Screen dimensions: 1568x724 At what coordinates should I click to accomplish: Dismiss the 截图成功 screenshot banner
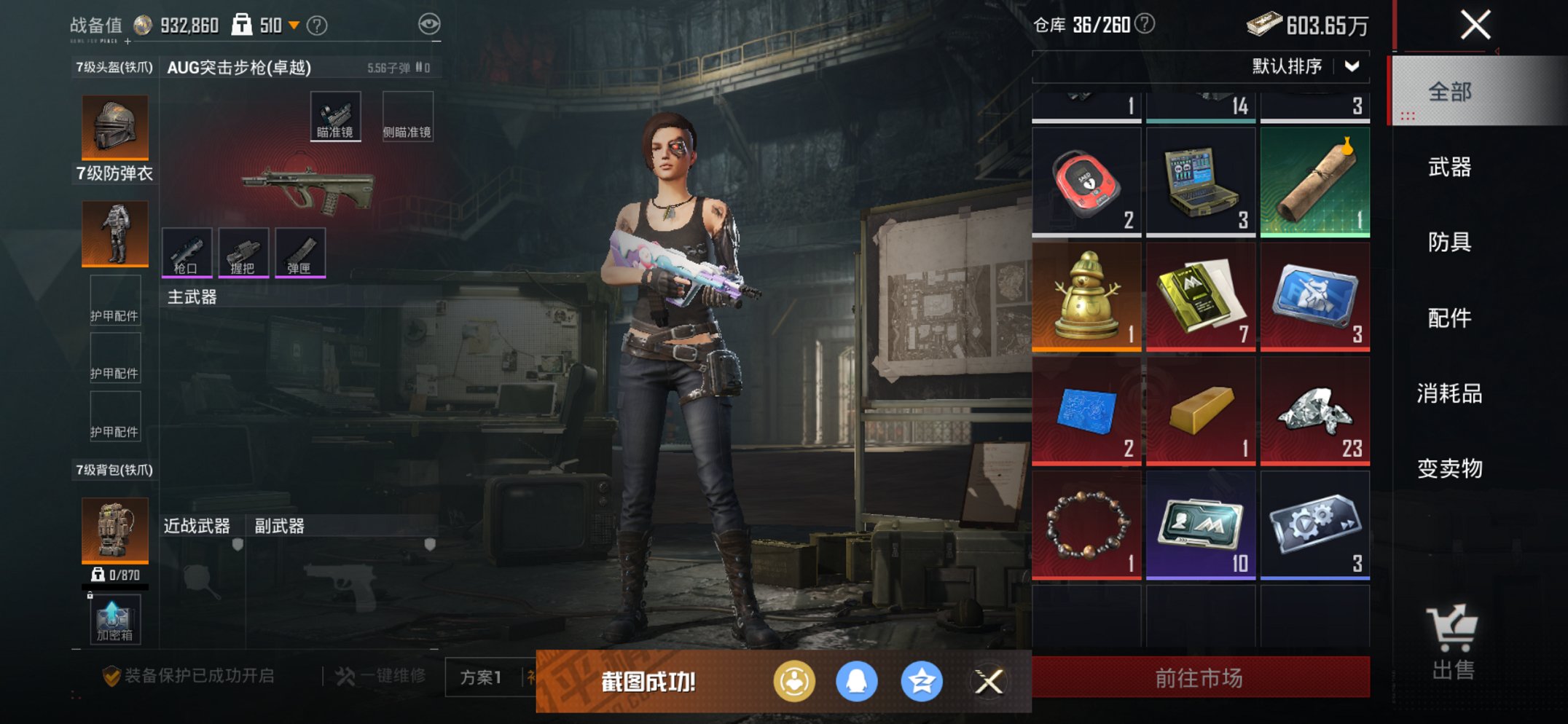989,682
